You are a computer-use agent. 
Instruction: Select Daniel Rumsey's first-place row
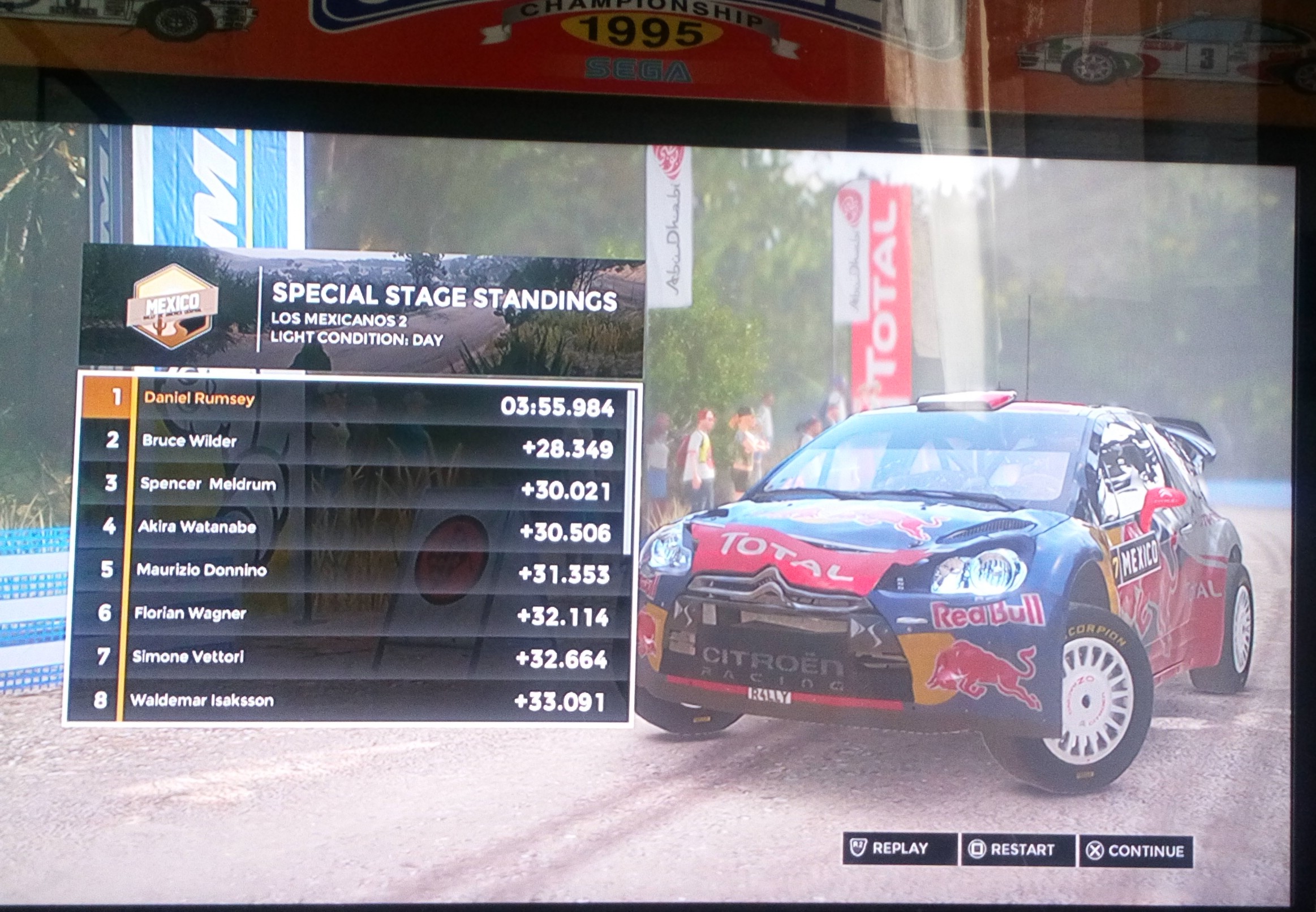pyautogui.click(x=354, y=400)
